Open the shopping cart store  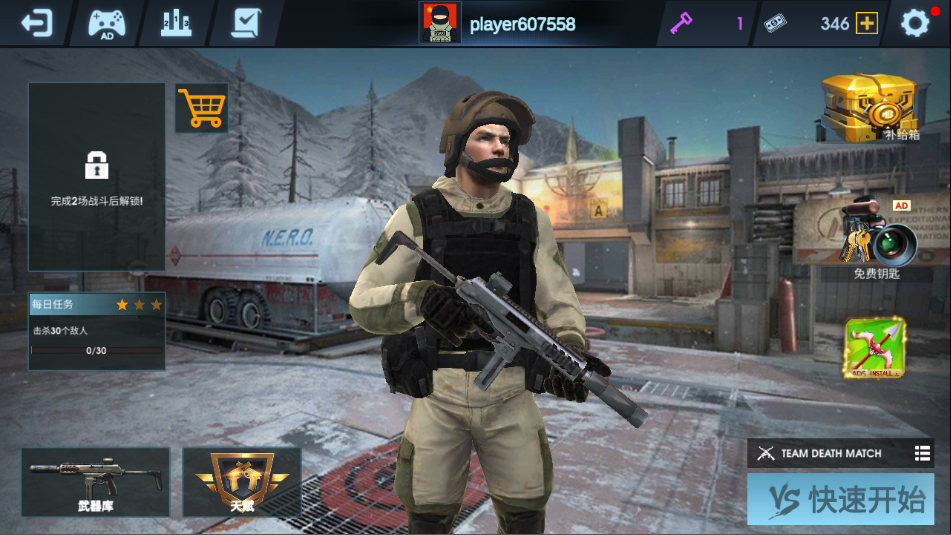202,108
